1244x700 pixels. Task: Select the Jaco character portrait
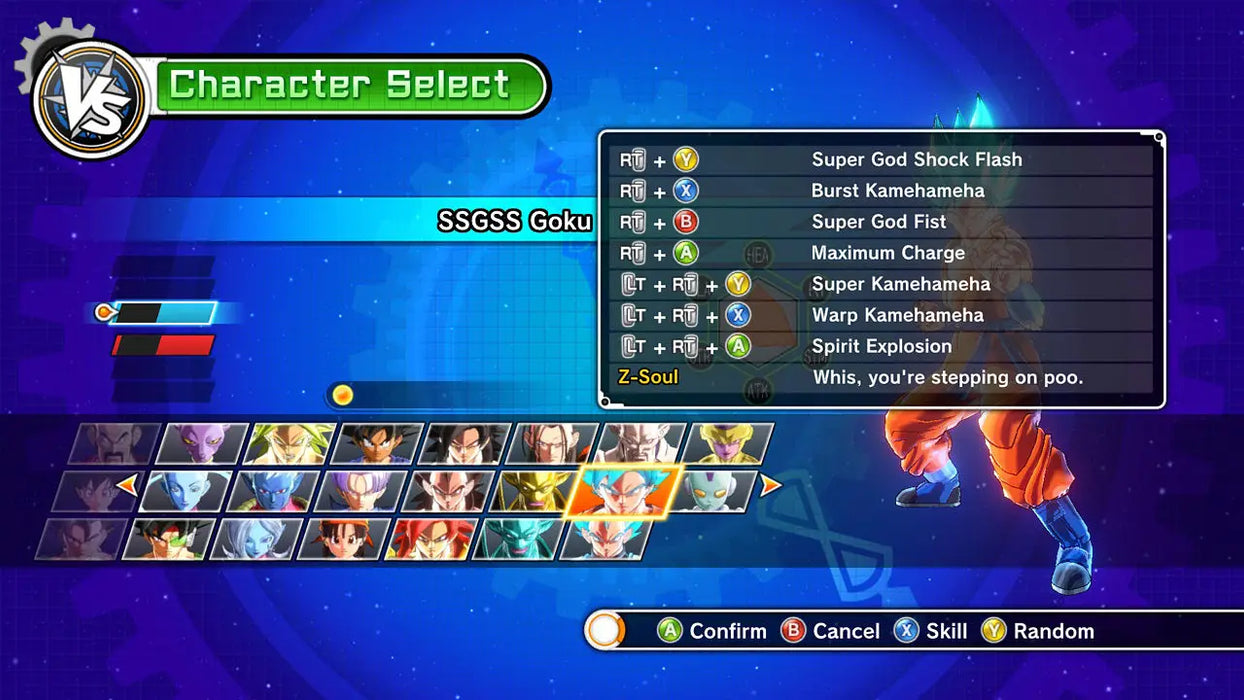coord(713,491)
